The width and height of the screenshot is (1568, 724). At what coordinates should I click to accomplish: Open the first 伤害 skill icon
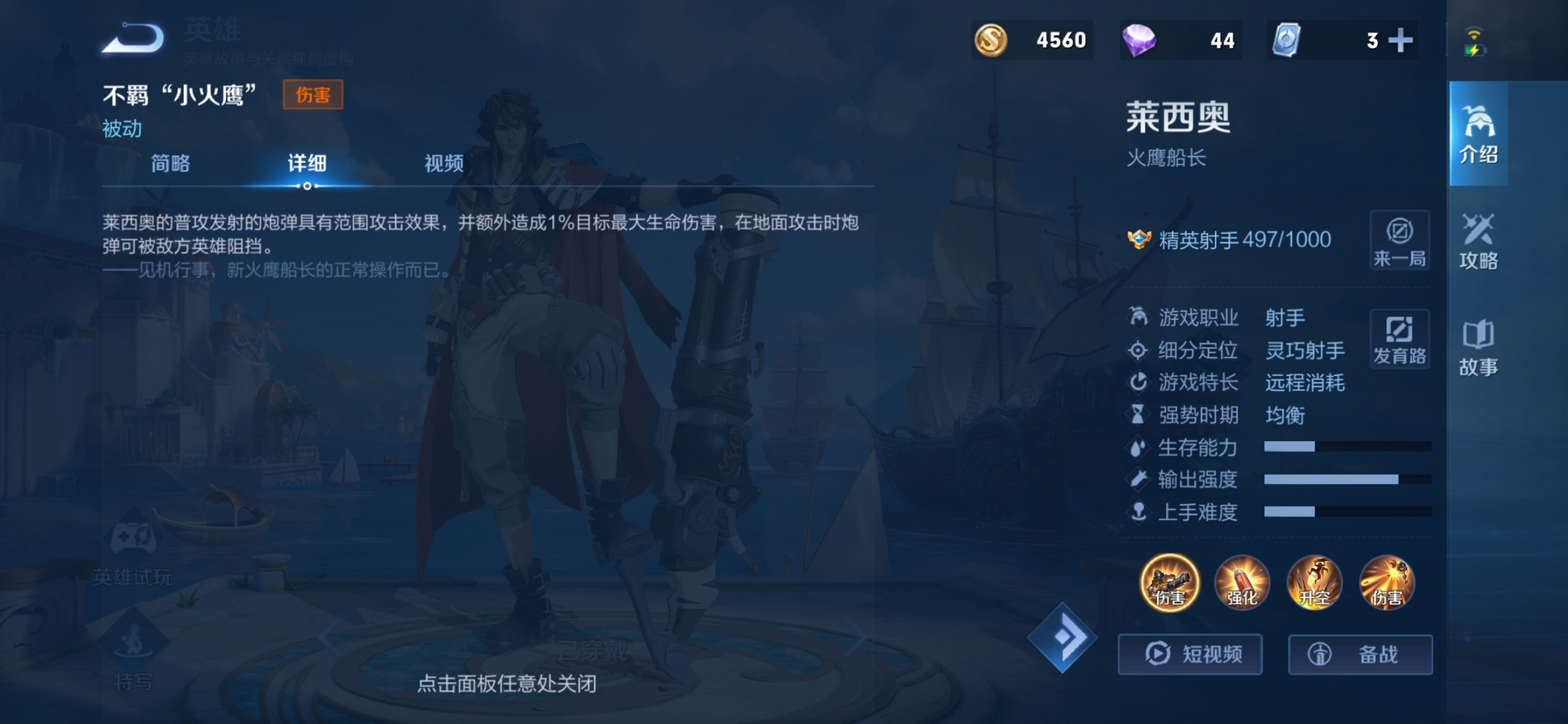tap(1169, 583)
